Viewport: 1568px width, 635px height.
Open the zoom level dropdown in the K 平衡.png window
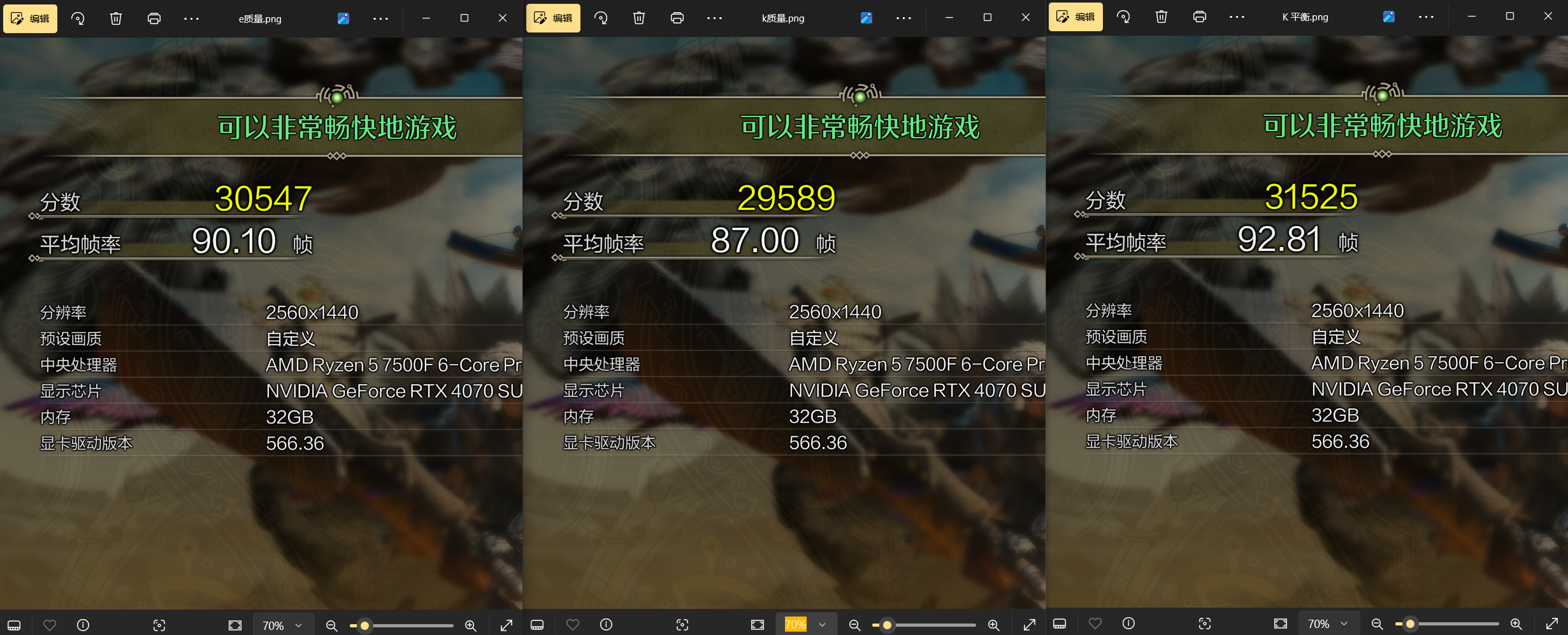1328,624
